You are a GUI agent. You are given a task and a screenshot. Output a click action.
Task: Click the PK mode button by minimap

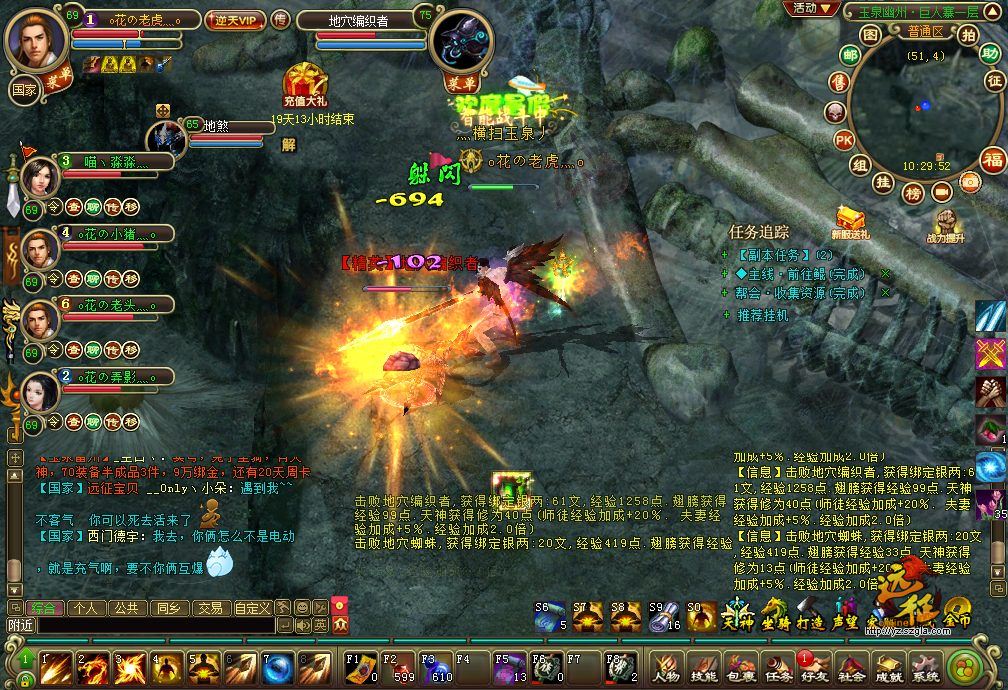[x=844, y=140]
